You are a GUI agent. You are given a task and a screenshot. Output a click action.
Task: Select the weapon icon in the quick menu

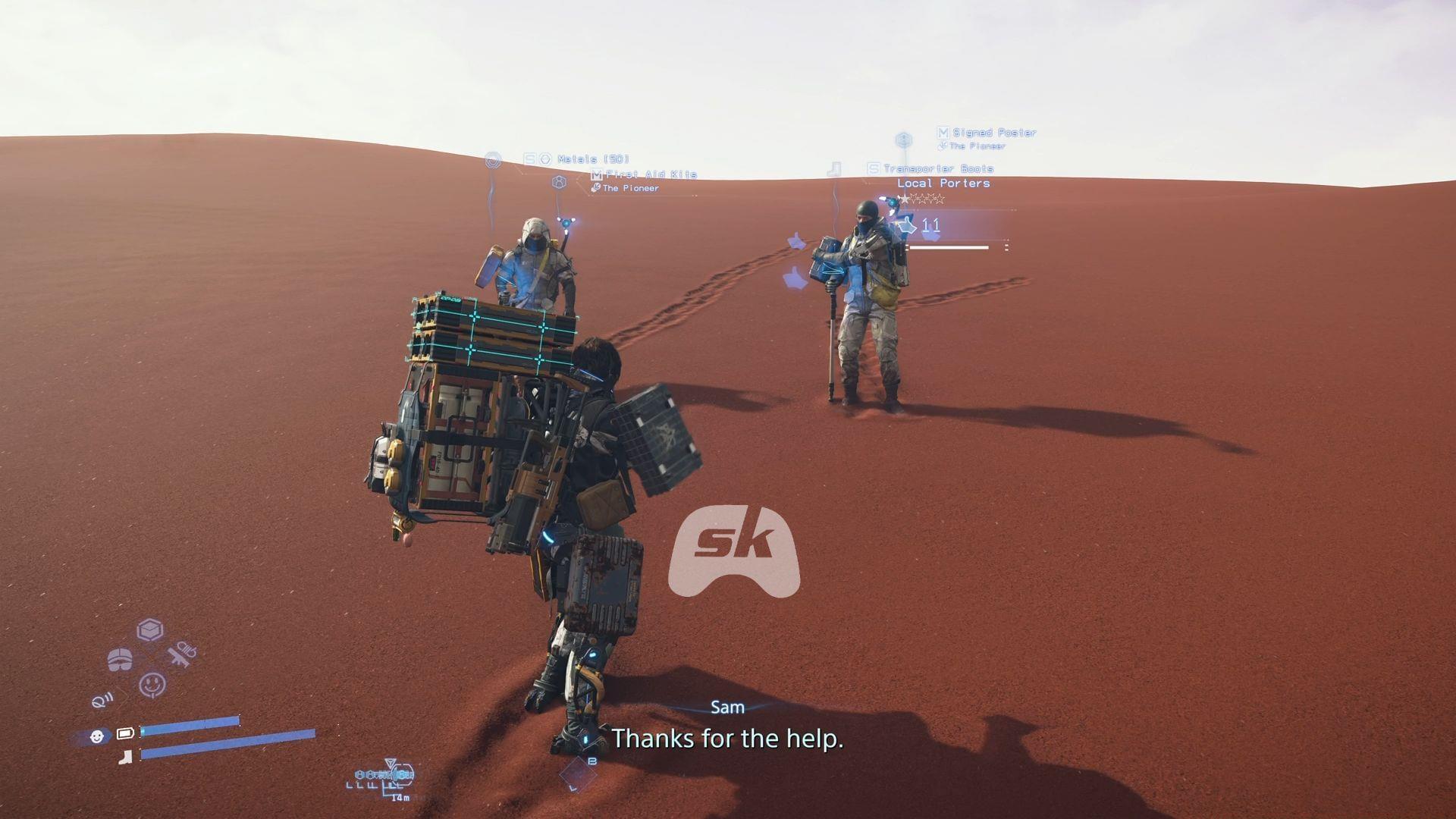(181, 654)
